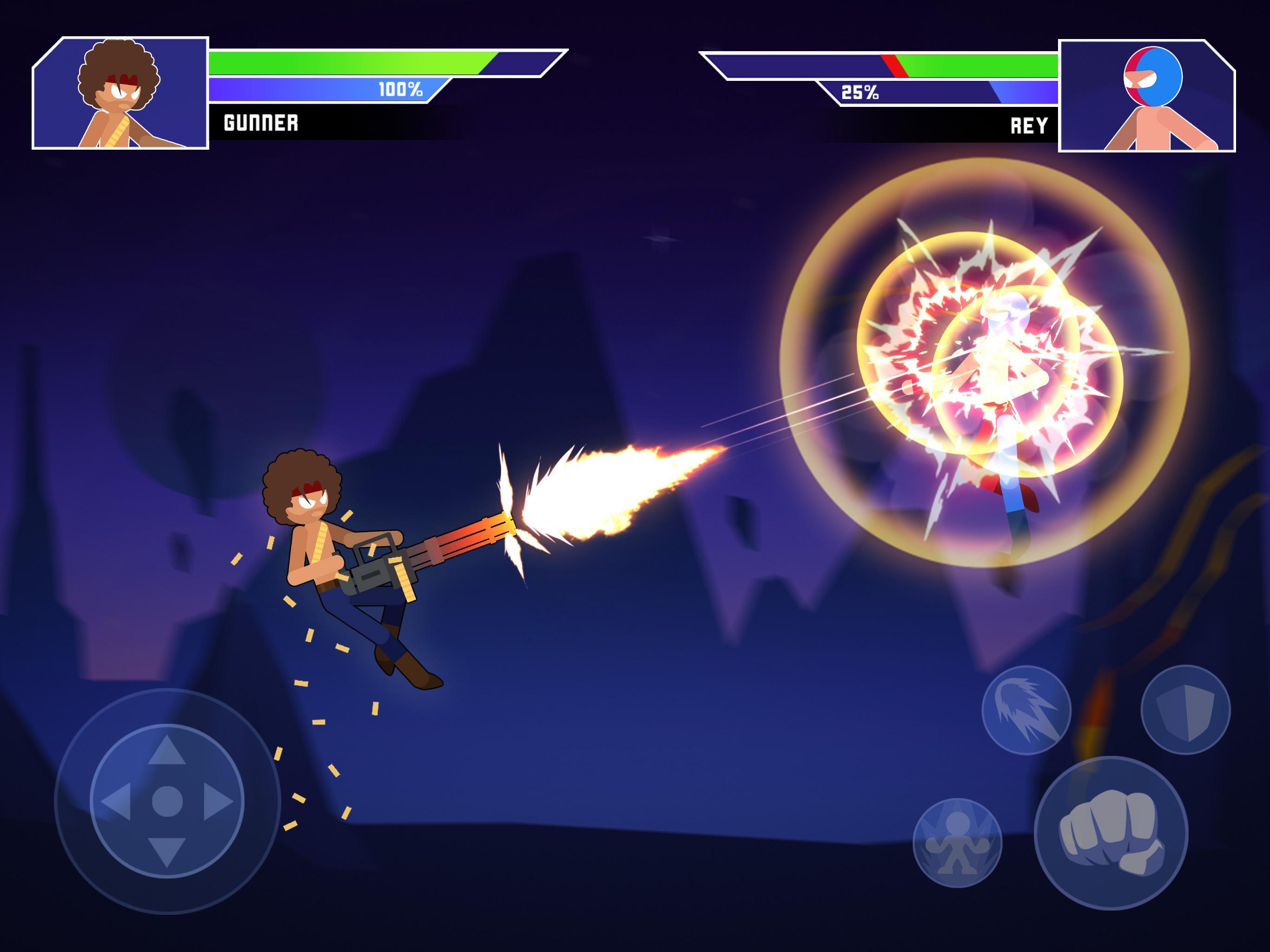Select the GUNNER name label
Screen dimensions: 1270x952
click(x=260, y=122)
